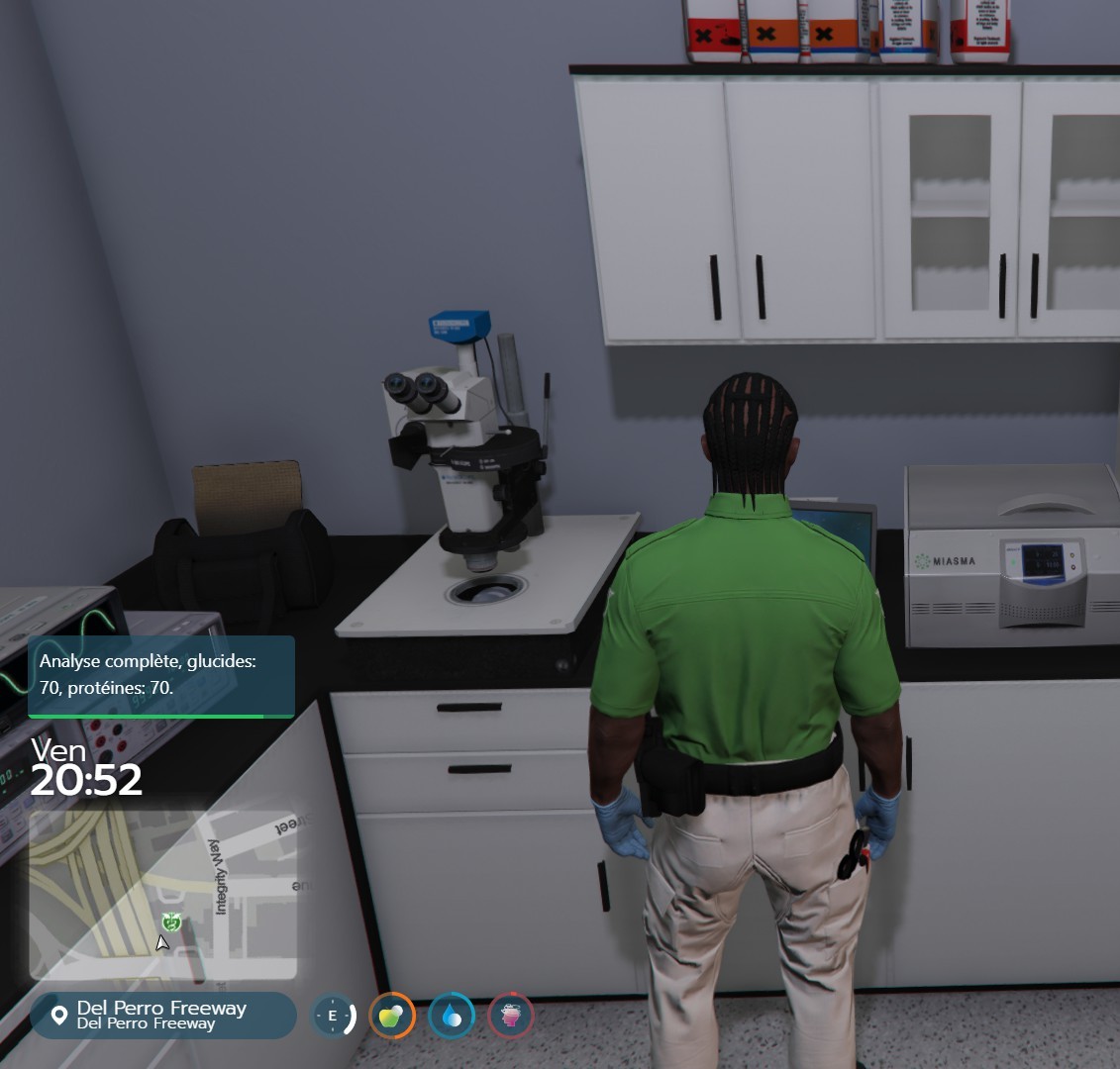The image size is (1120, 1069).
Task: Click the pink head stress icon
Action: 511,1016
